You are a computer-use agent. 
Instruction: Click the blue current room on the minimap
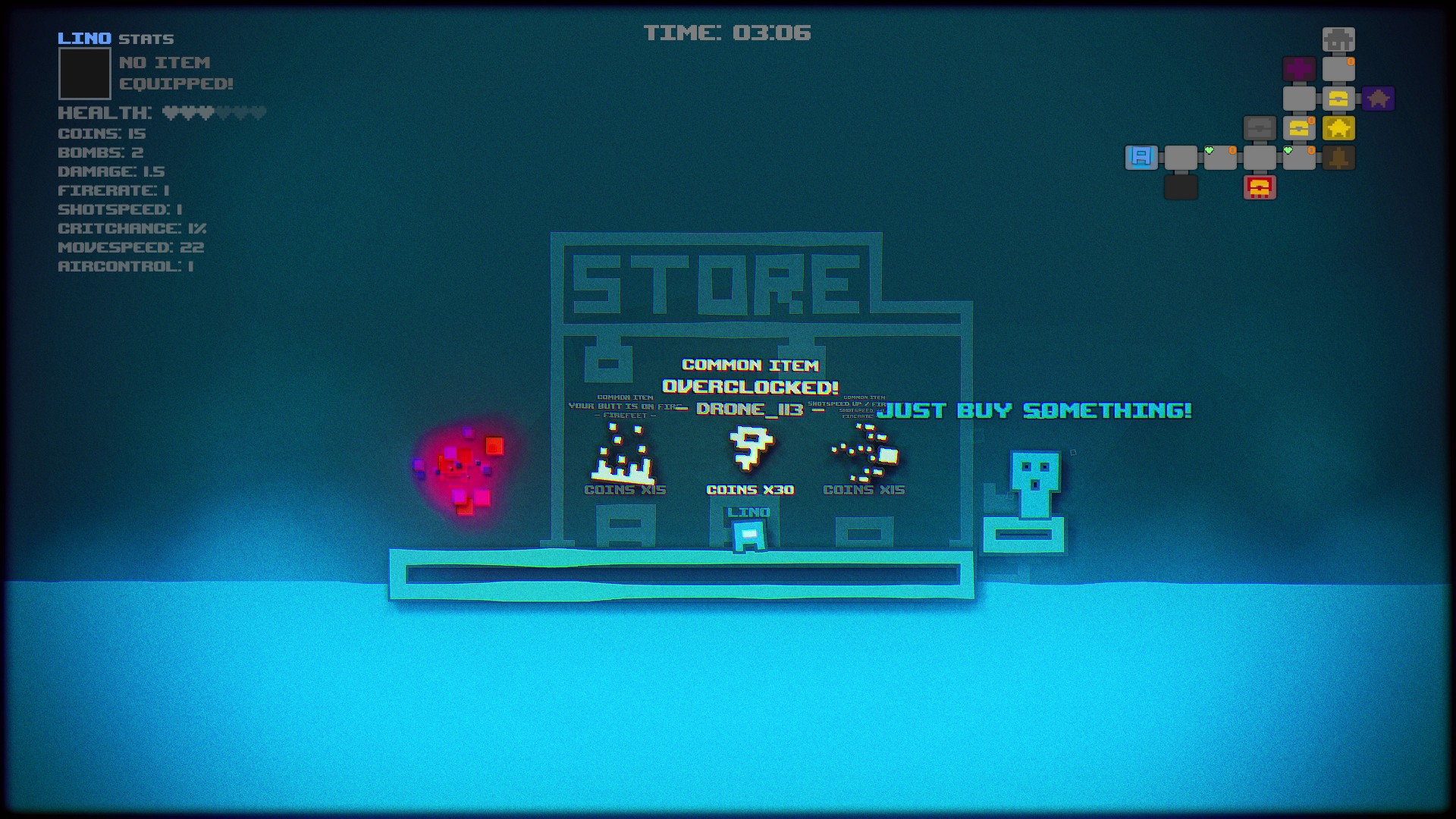click(1142, 158)
